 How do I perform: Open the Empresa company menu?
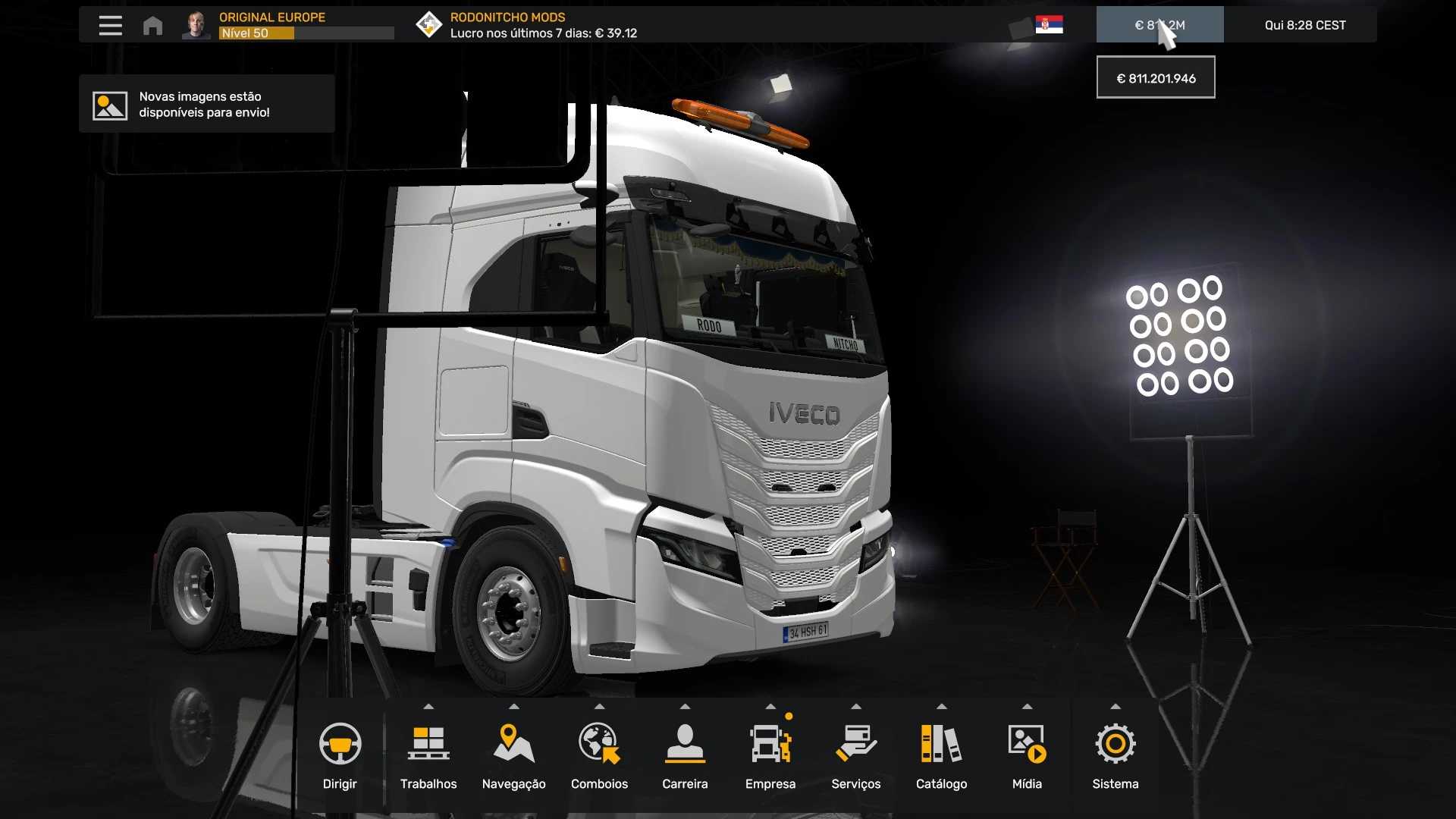(x=770, y=755)
